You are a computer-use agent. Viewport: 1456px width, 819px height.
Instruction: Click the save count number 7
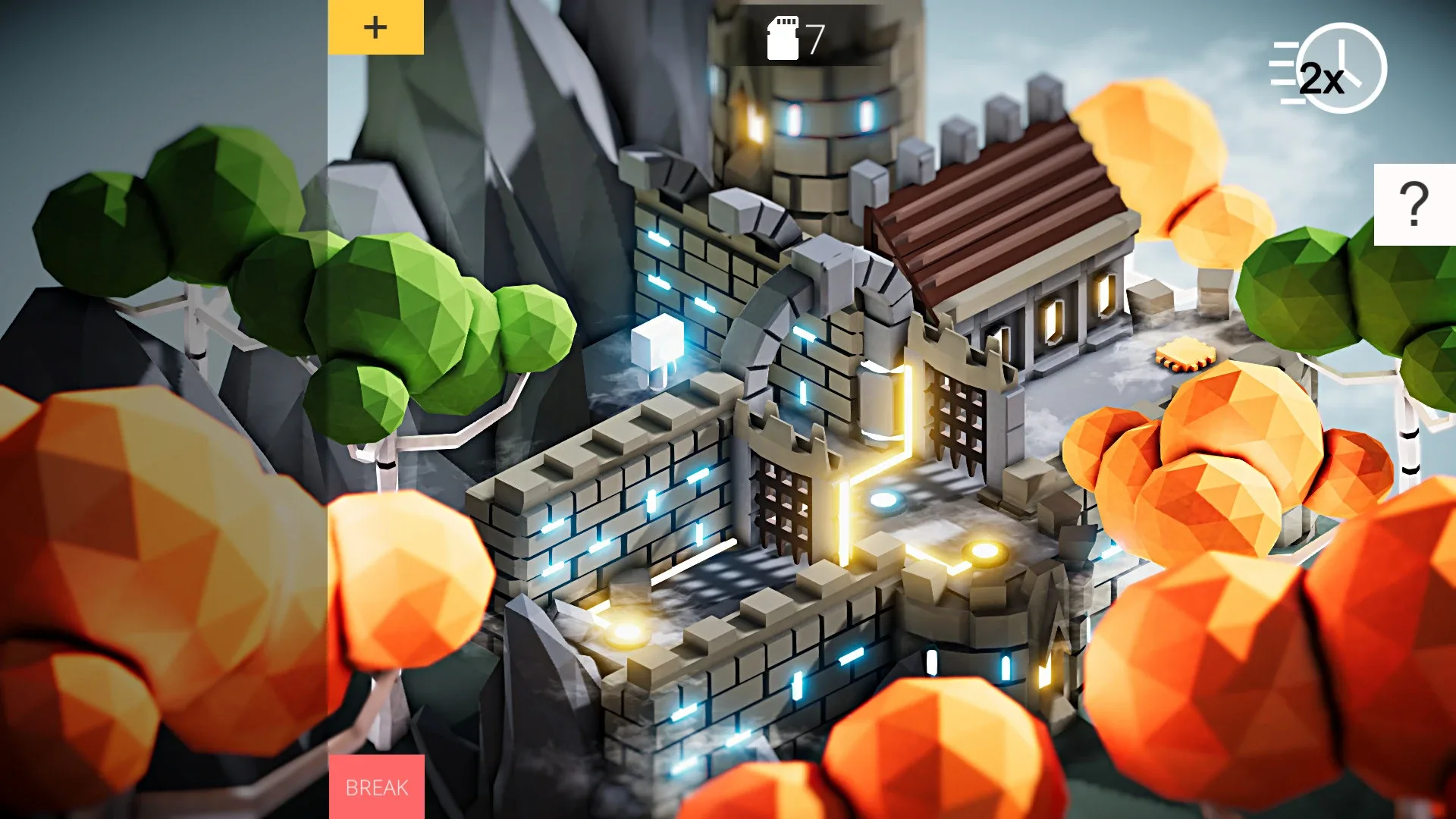point(814,35)
